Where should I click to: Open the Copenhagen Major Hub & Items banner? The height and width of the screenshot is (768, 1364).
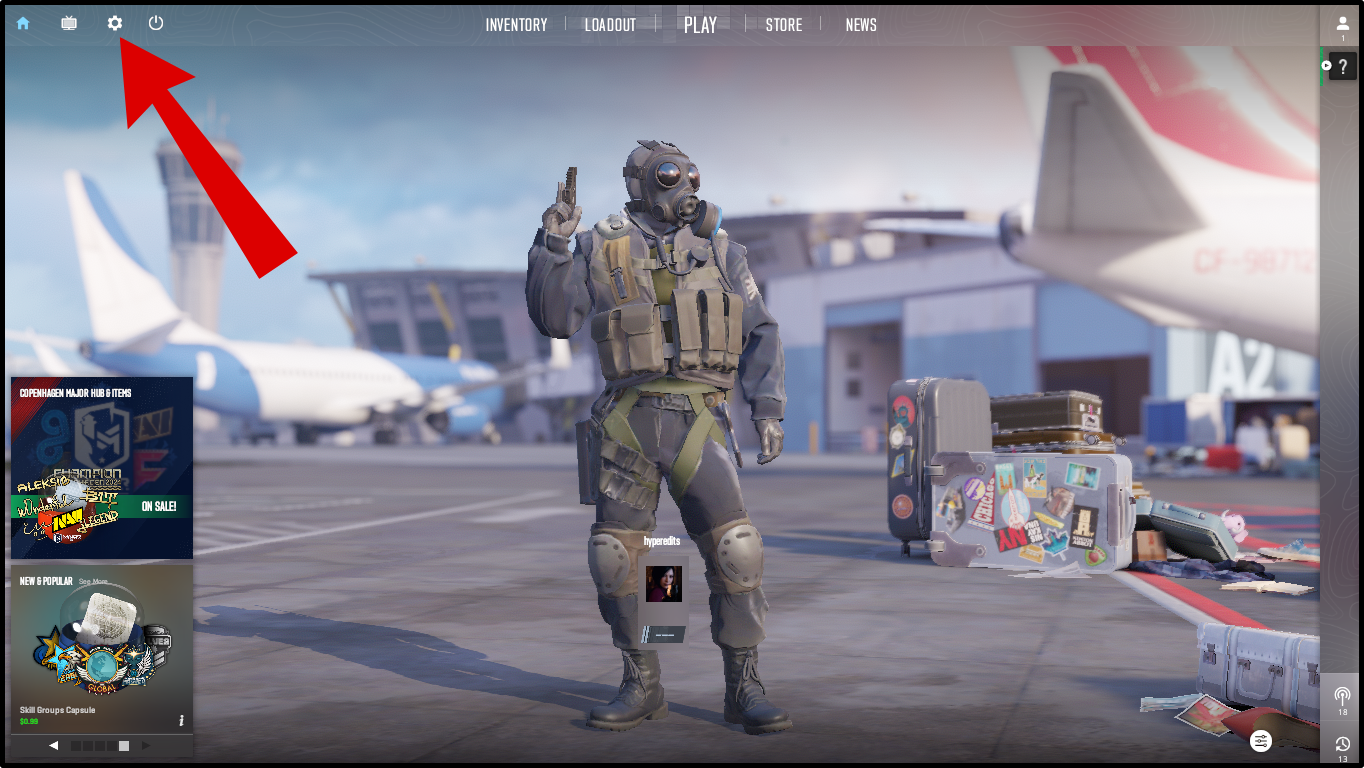(102, 468)
